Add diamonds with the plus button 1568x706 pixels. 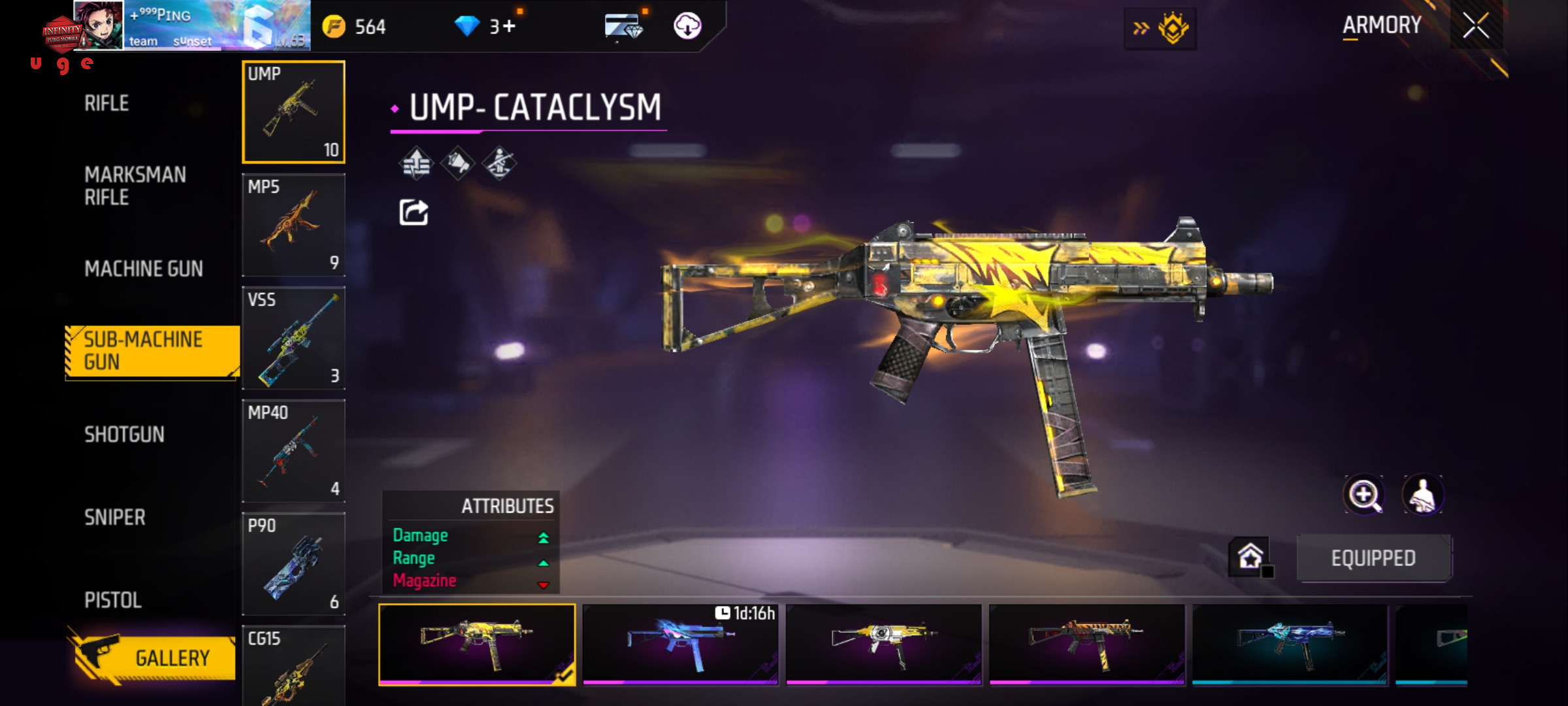click(509, 27)
